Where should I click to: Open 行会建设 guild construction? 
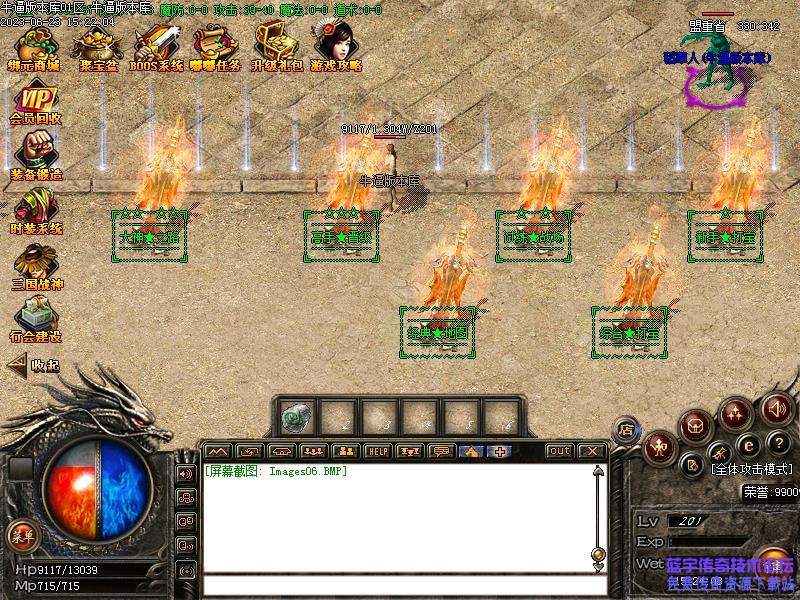[x=35, y=318]
